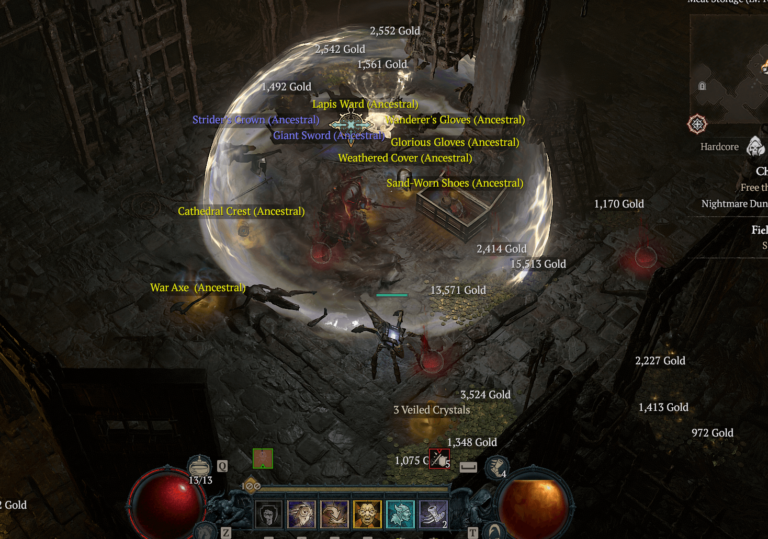Loot the War Axe (Ancestral) label

[198, 288]
